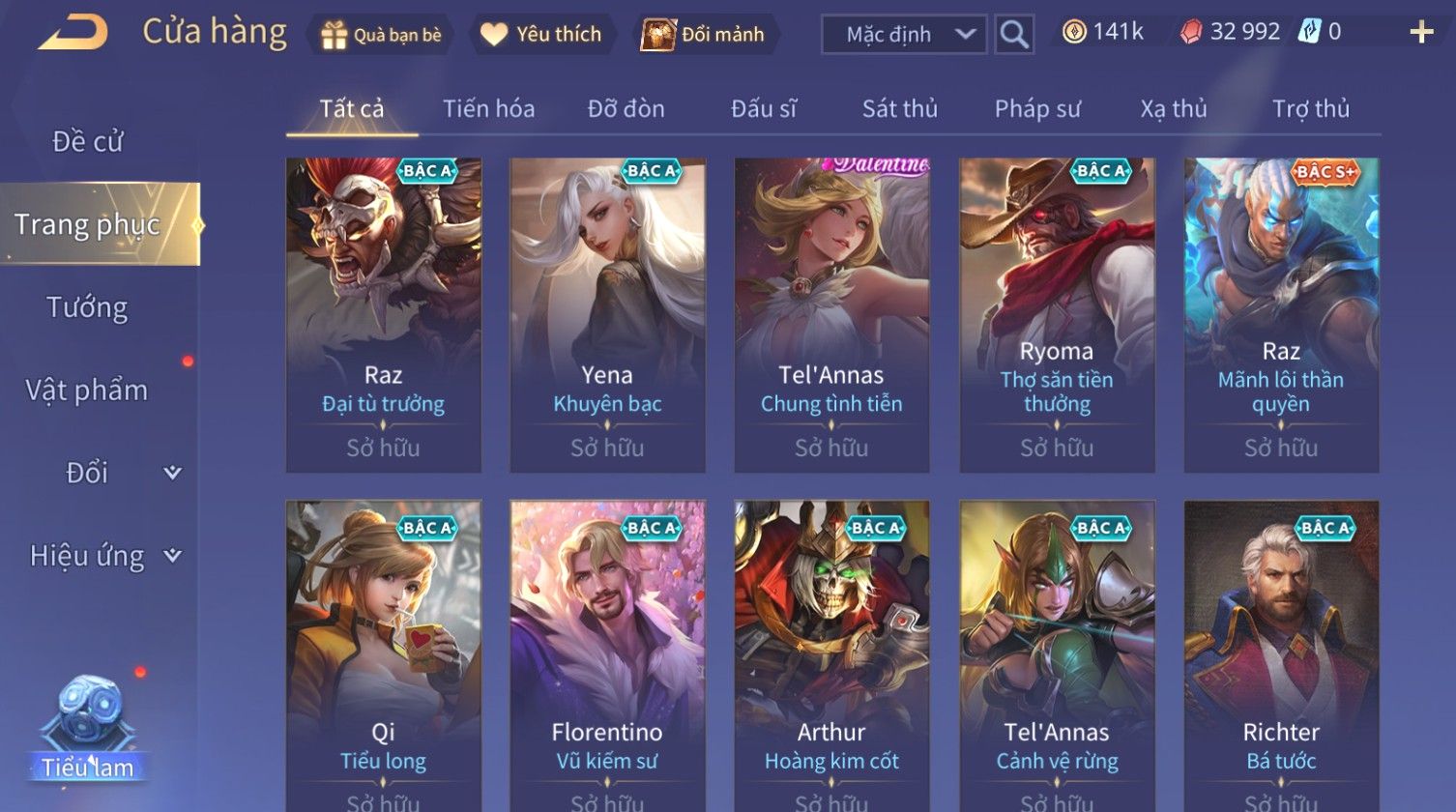Click the magnifying glass search button
The height and width of the screenshot is (812, 1456).
pos(1014,35)
